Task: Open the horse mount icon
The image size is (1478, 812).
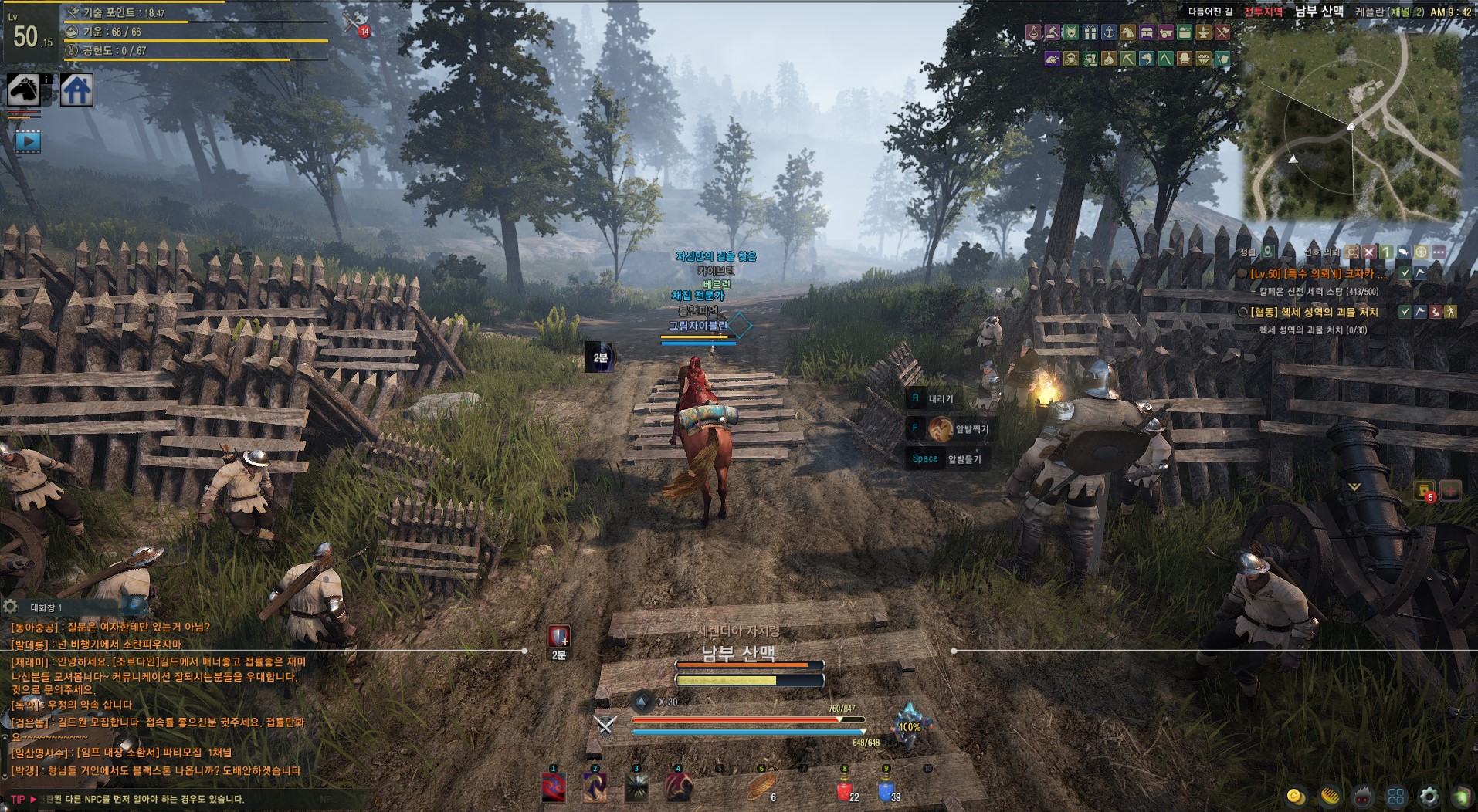Action: [23, 90]
